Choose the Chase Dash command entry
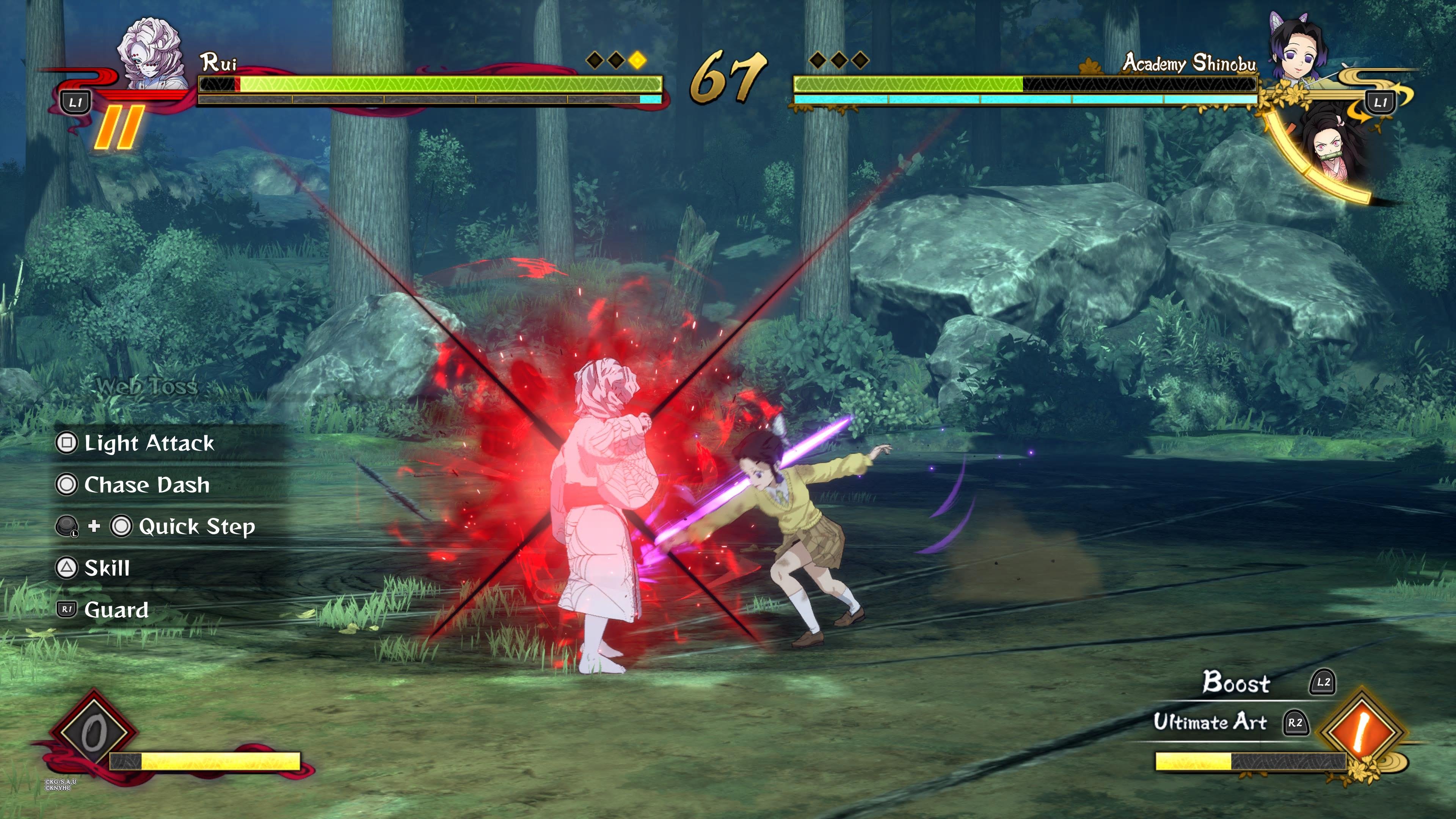This screenshot has height=819, width=1456. [x=146, y=485]
